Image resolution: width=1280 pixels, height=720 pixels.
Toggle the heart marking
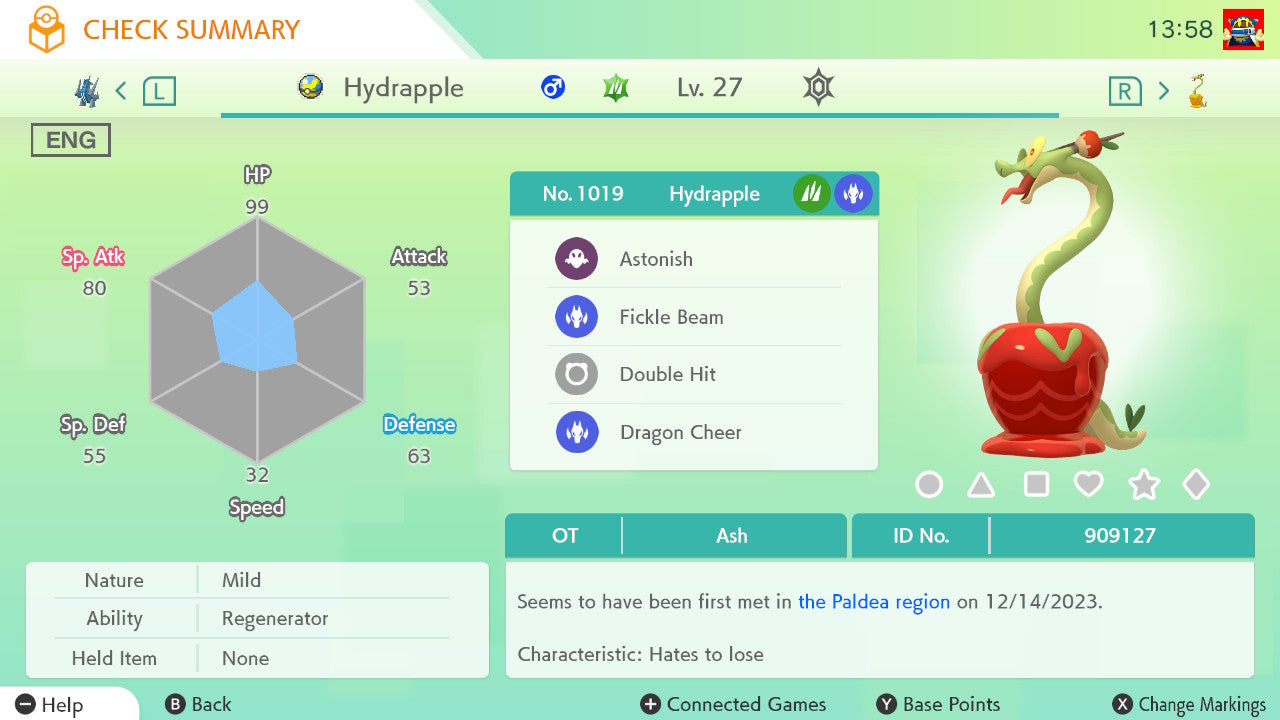(x=1088, y=485)
